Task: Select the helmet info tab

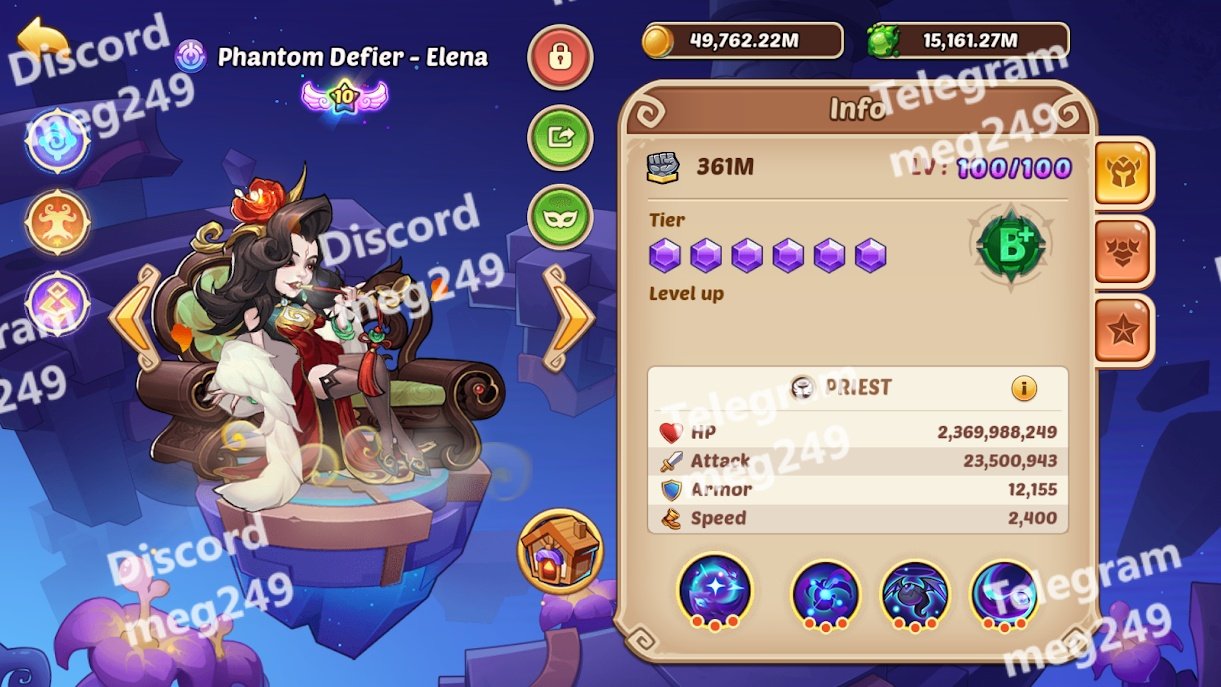Action: pyautogui.click(x=1124, y=172)
